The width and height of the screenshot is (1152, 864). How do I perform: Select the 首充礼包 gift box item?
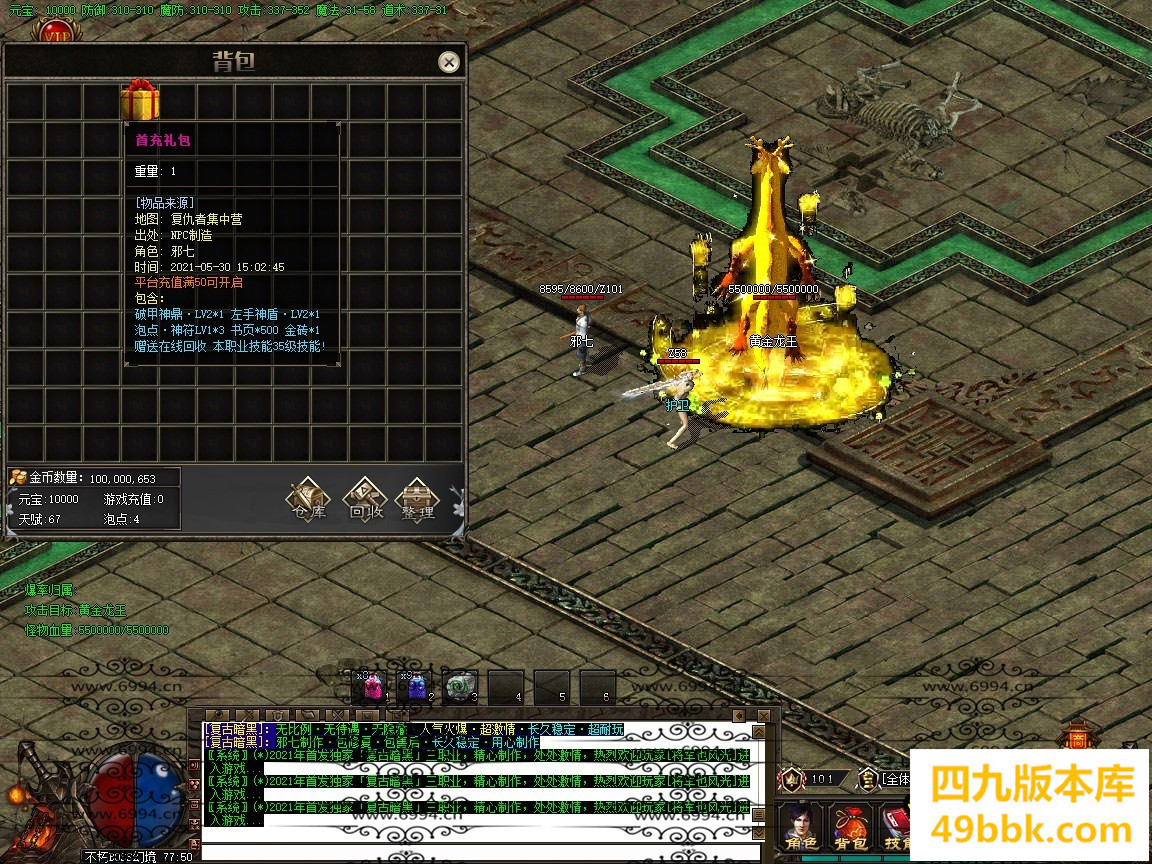[140, 102]
